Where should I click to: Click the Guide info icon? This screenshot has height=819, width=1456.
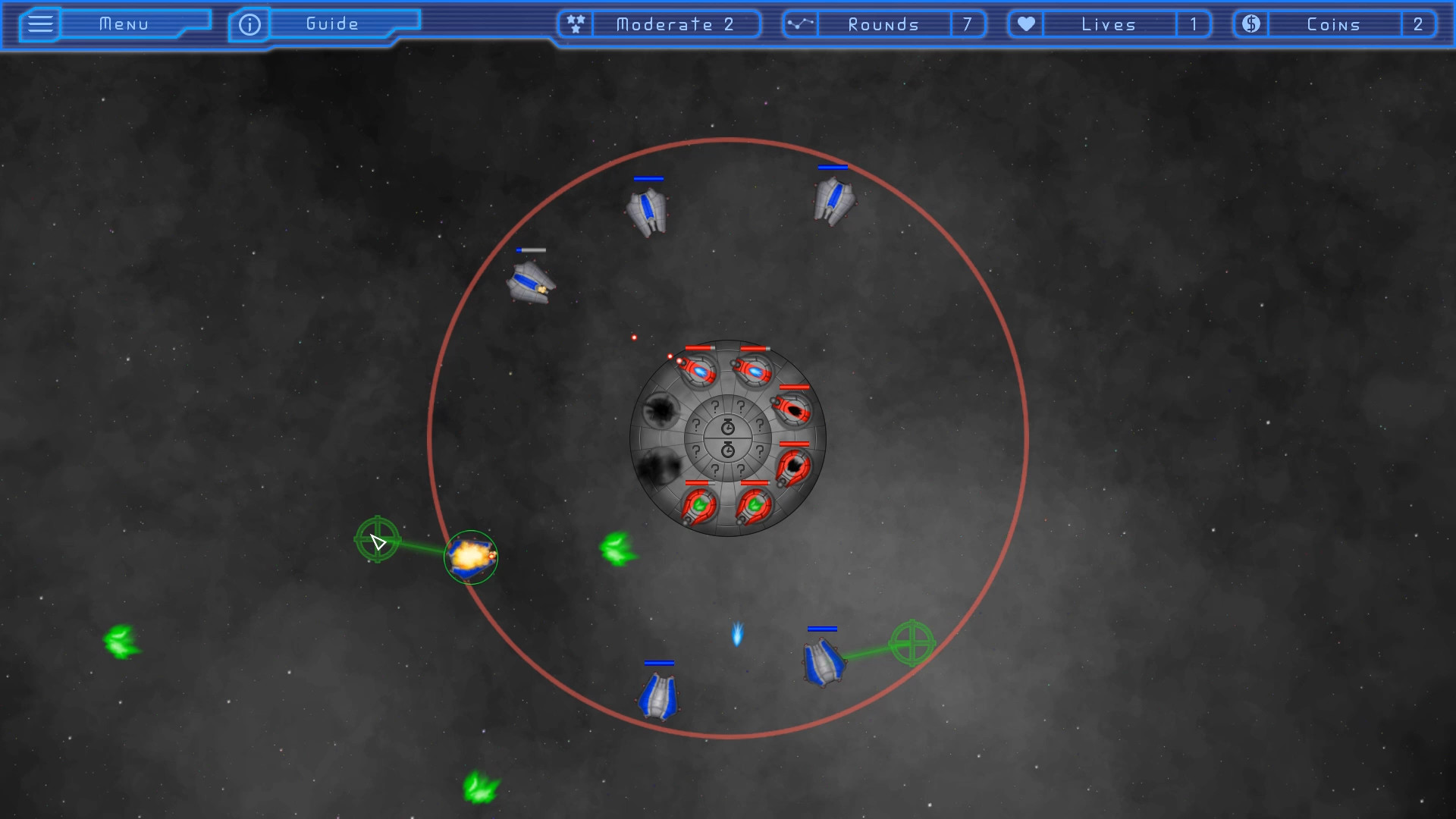[x=249, y=24]
